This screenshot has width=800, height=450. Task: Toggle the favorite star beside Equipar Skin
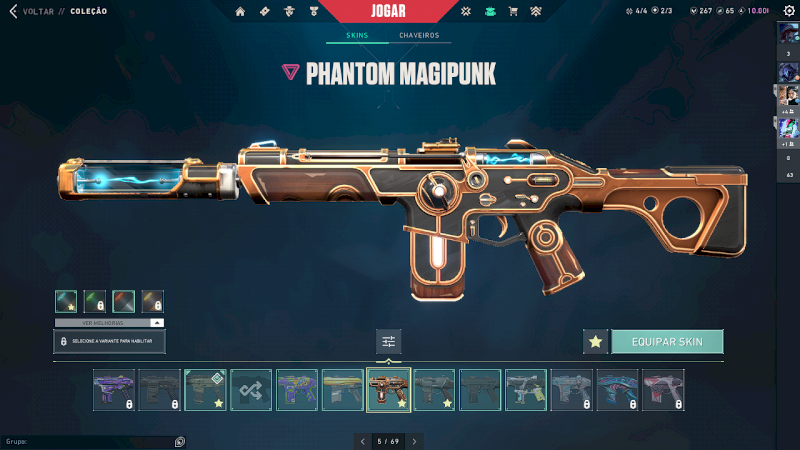[595, 342]
